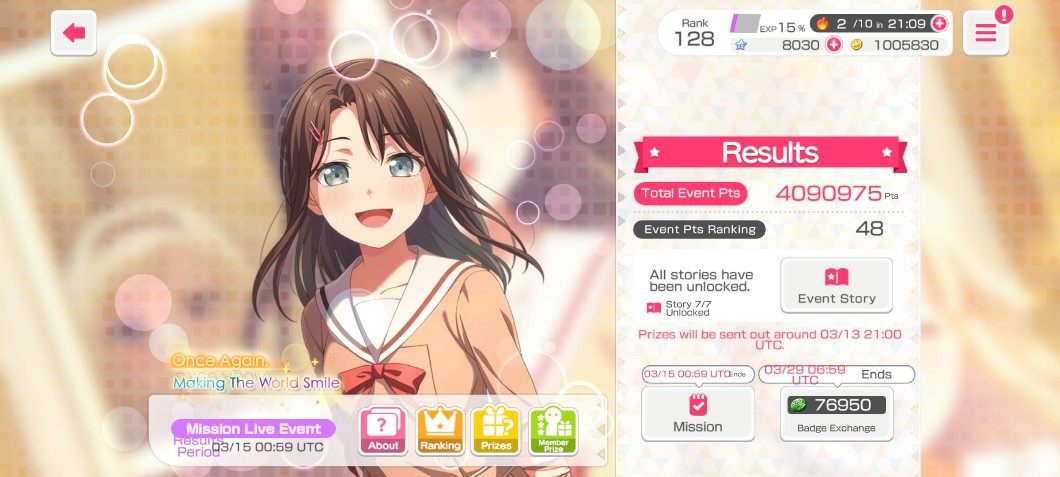Open the Event Story
This screenshot has height=477, width=1060.
[836, 285]
